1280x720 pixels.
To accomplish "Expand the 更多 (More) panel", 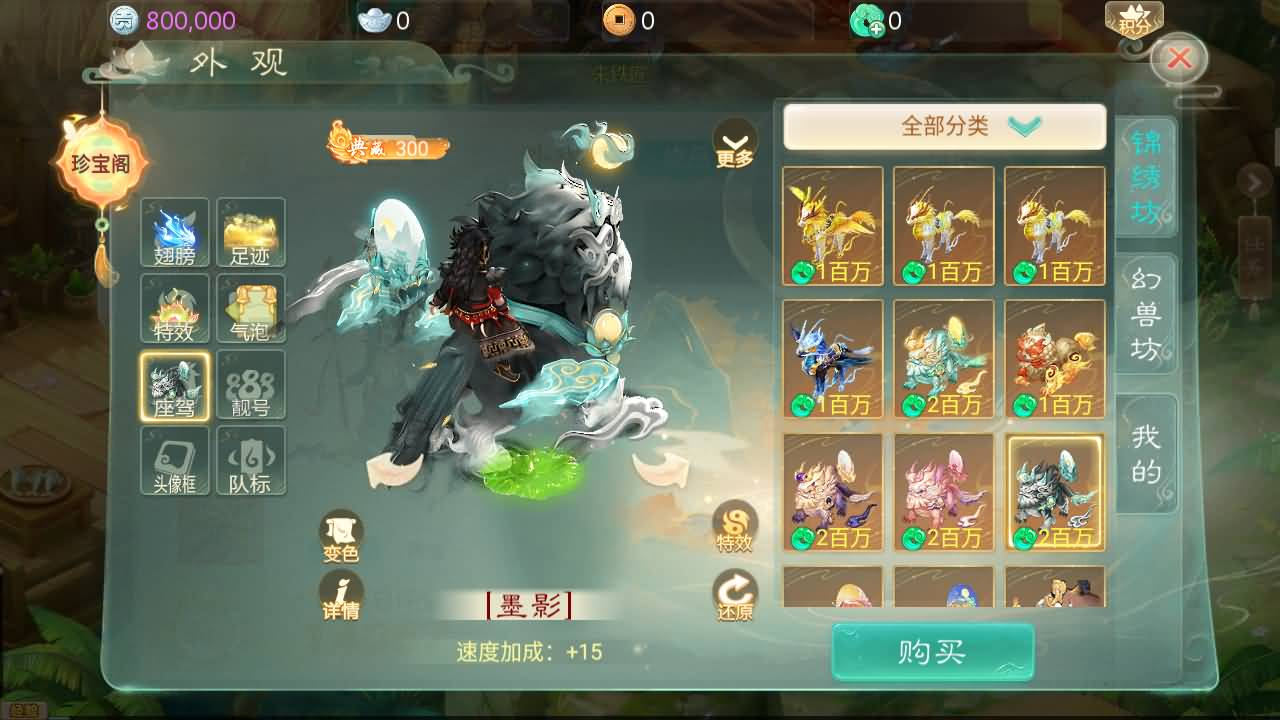I will (735, 140).
